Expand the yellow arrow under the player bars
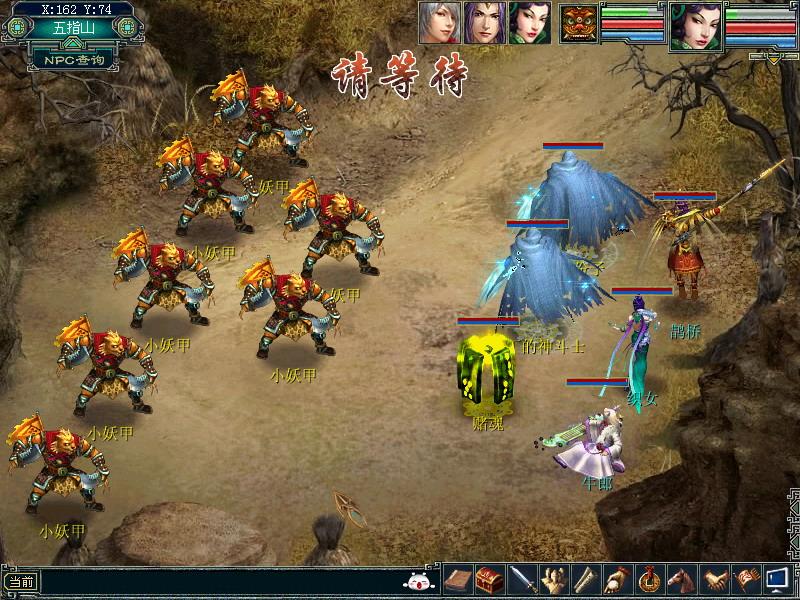 point(773,57)
